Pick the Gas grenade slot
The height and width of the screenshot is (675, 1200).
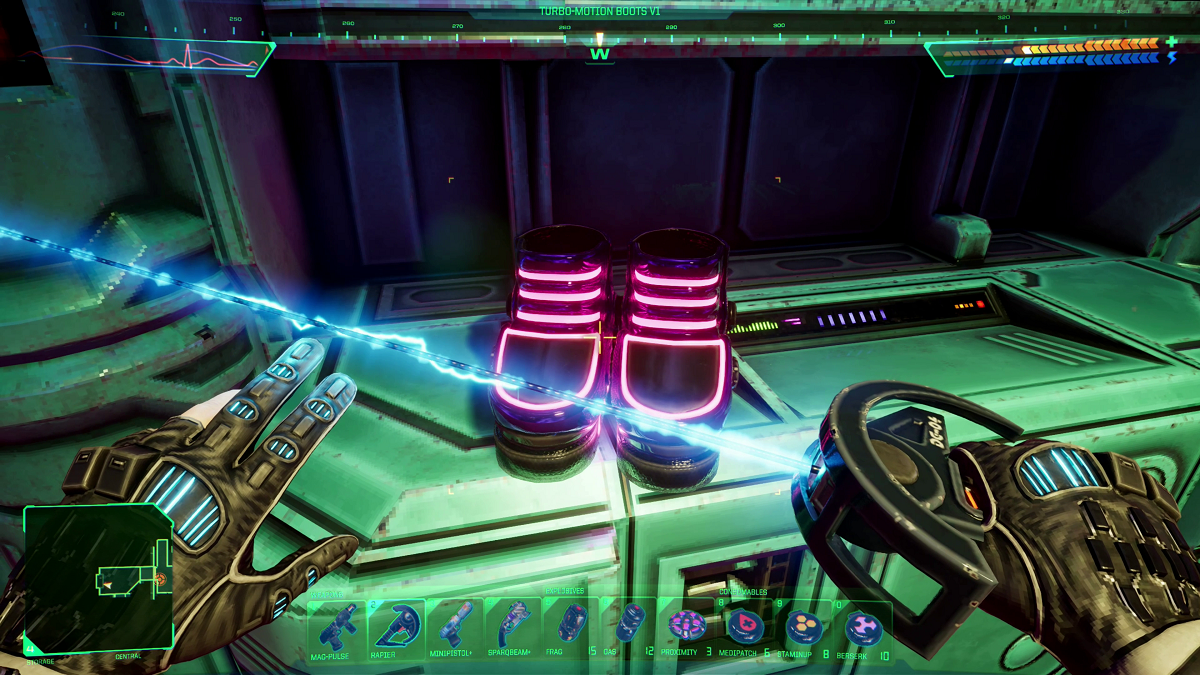click(x=630, y=626)
